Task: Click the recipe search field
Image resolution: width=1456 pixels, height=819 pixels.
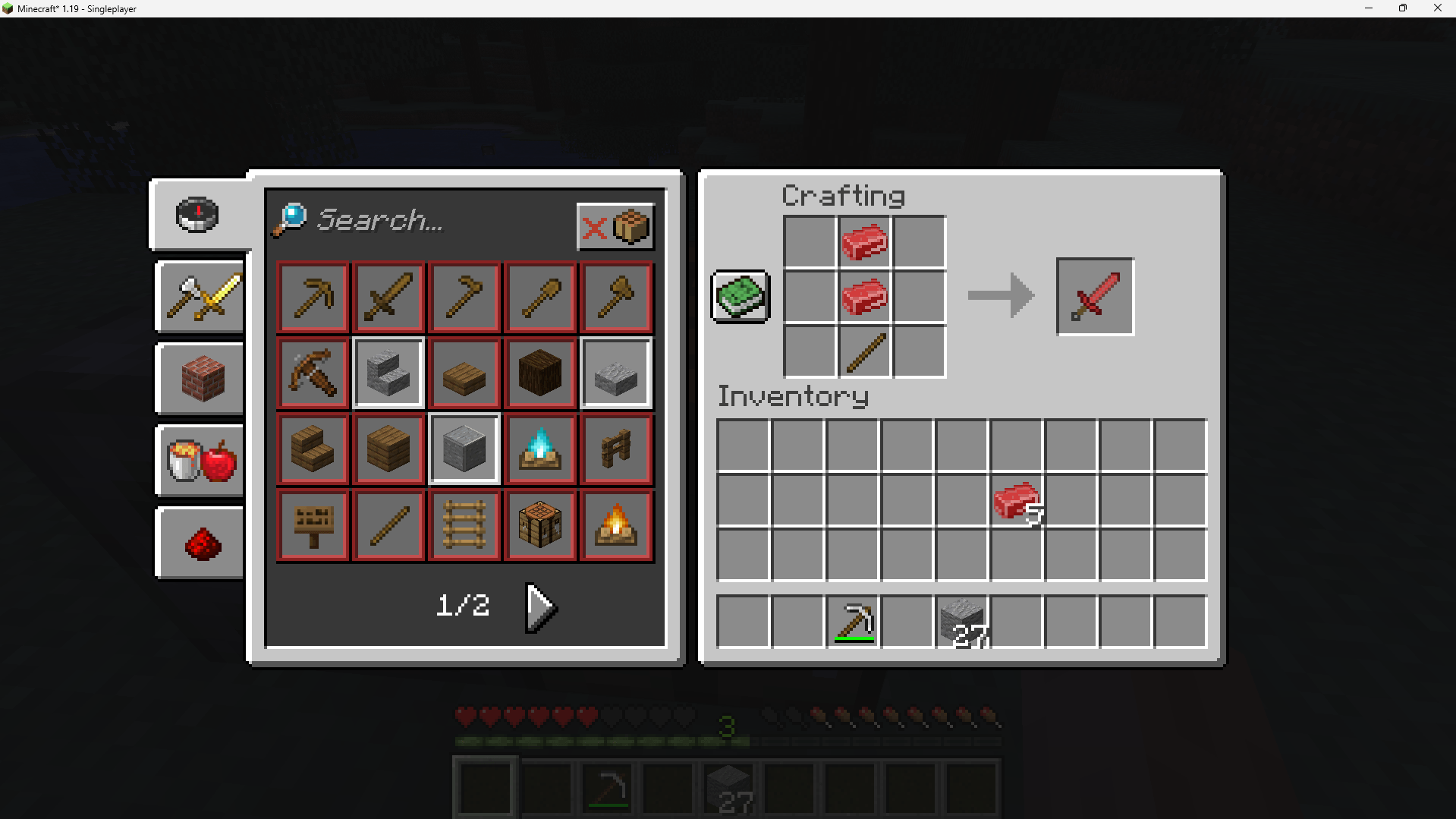Action: [x=425, y=221]
